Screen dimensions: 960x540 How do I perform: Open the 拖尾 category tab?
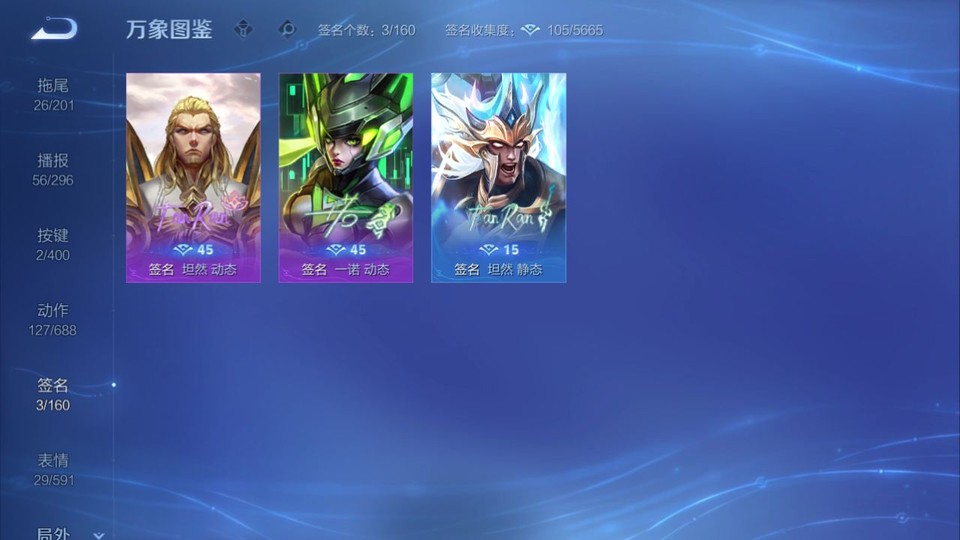point(54,94)
